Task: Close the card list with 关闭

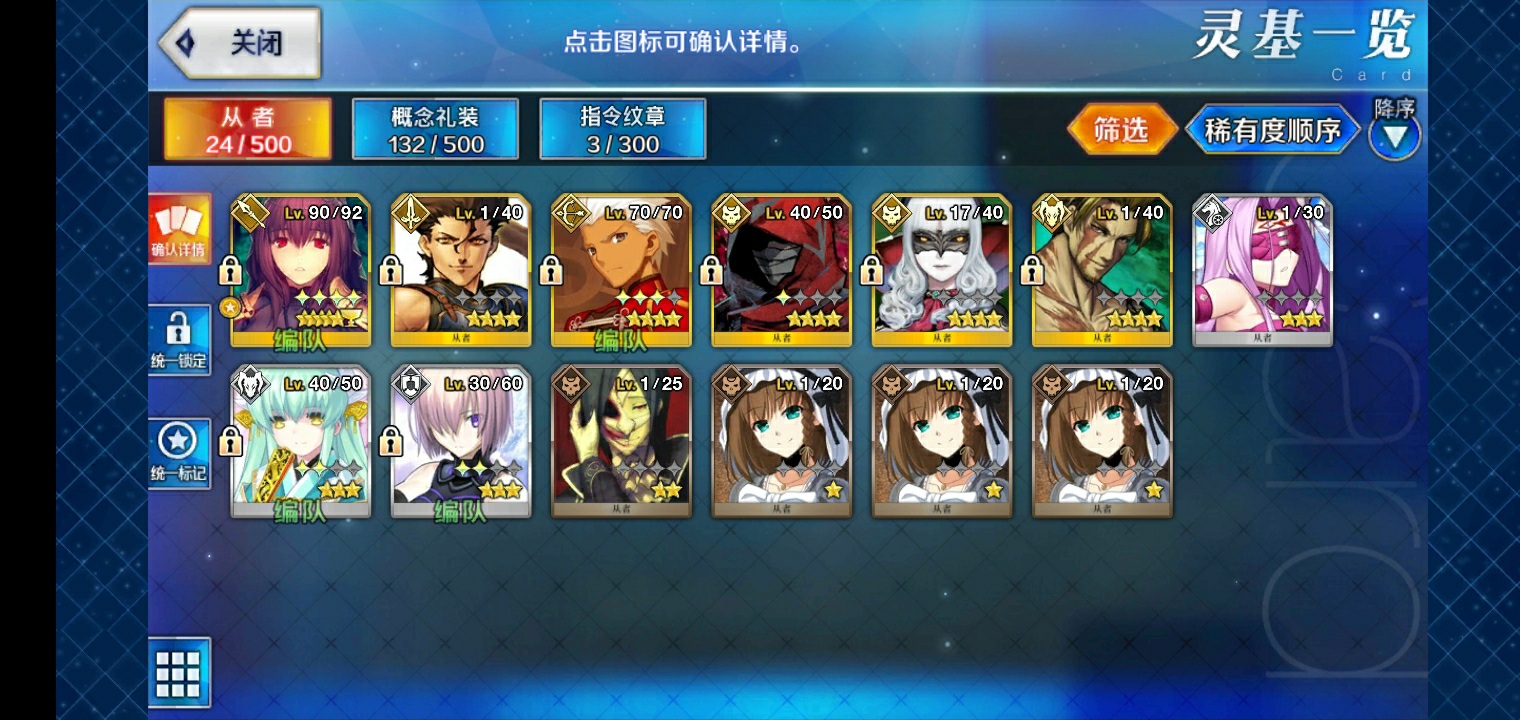Action: pos(240,43)
